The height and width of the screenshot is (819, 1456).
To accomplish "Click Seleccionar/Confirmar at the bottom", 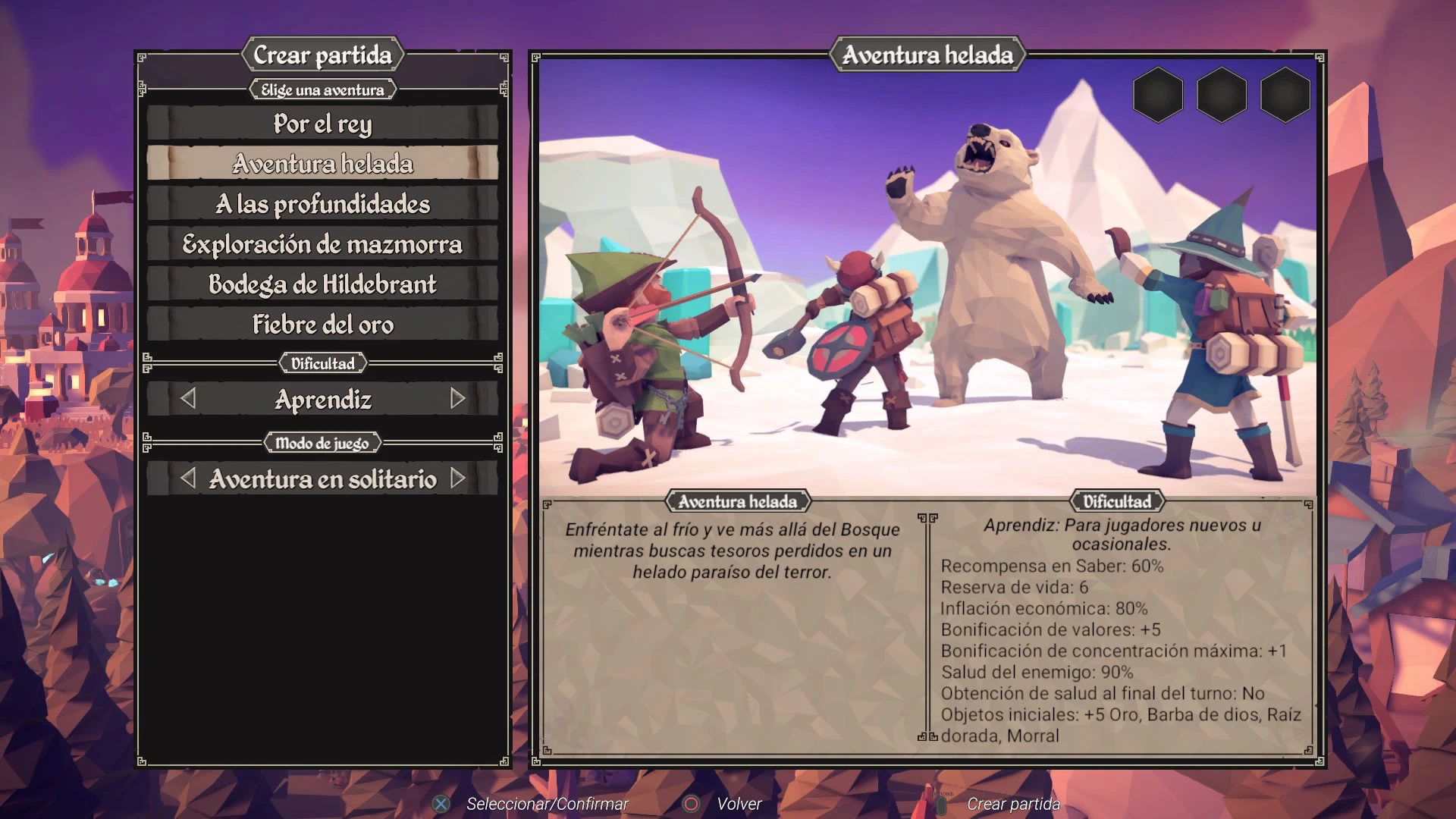I will (x=547, y=804).
